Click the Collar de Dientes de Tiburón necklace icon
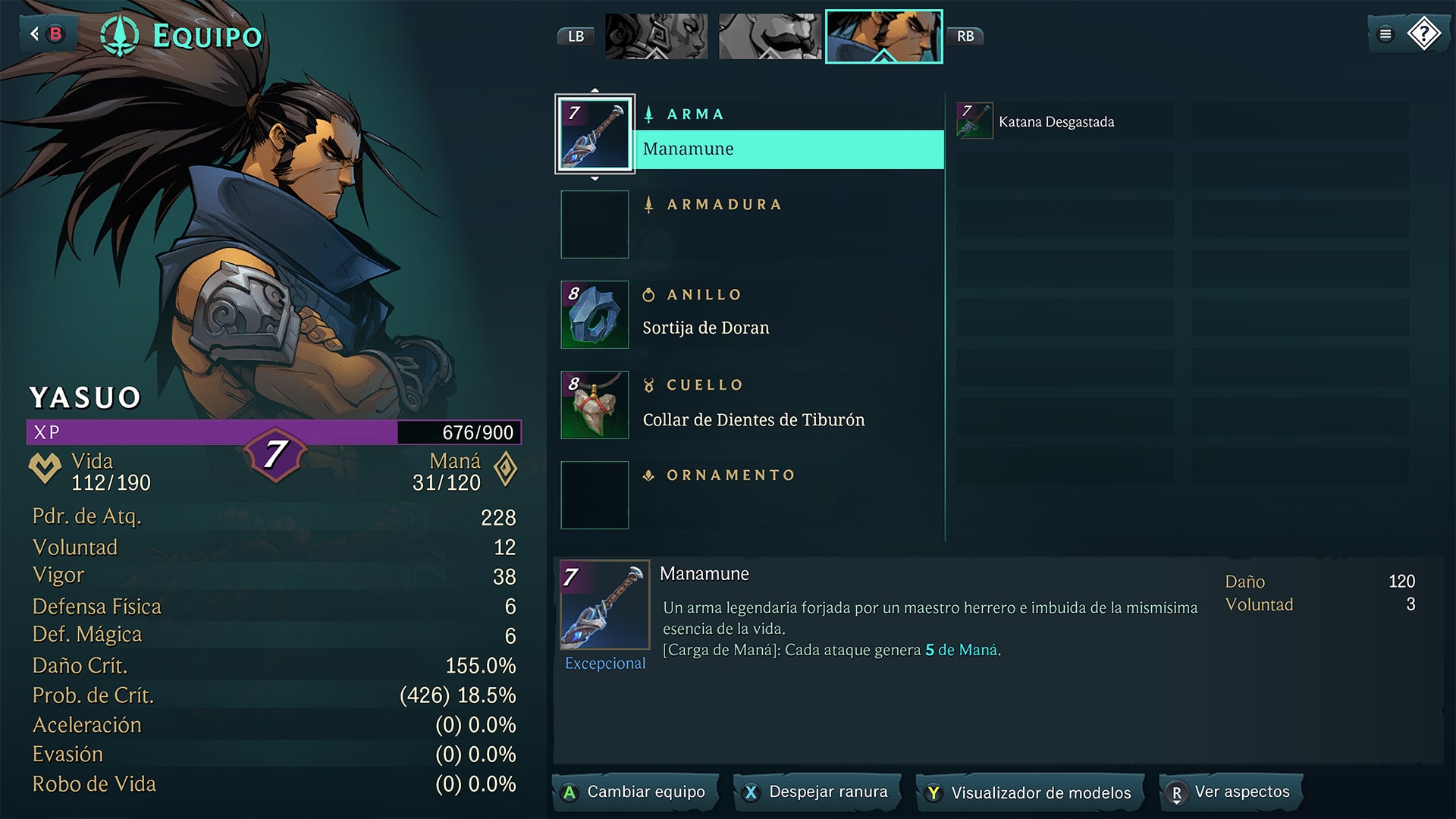Screen dimensions: 1456x819 tap(595, 404)
